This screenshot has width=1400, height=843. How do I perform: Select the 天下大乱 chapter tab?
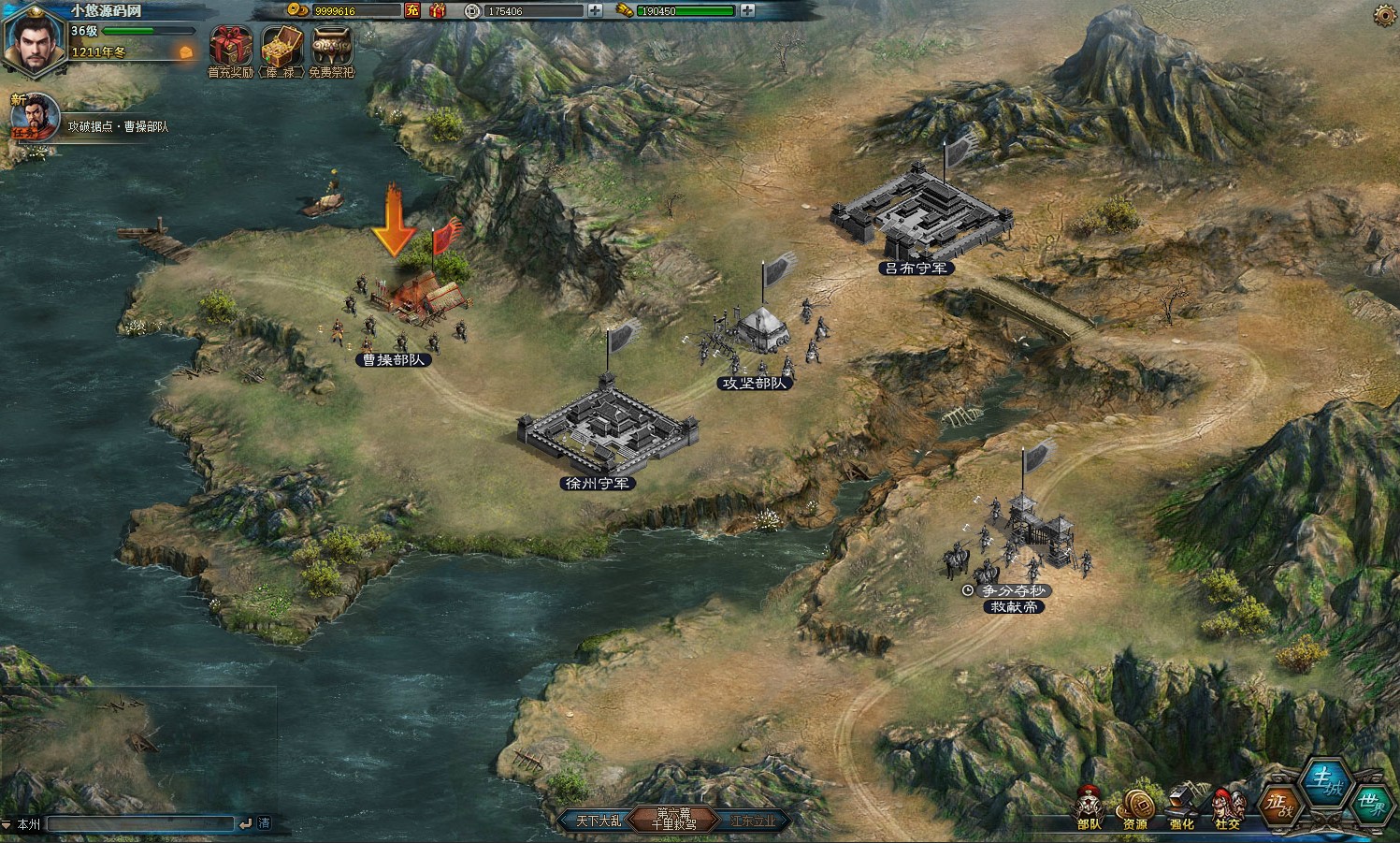[x=598, y=821]
